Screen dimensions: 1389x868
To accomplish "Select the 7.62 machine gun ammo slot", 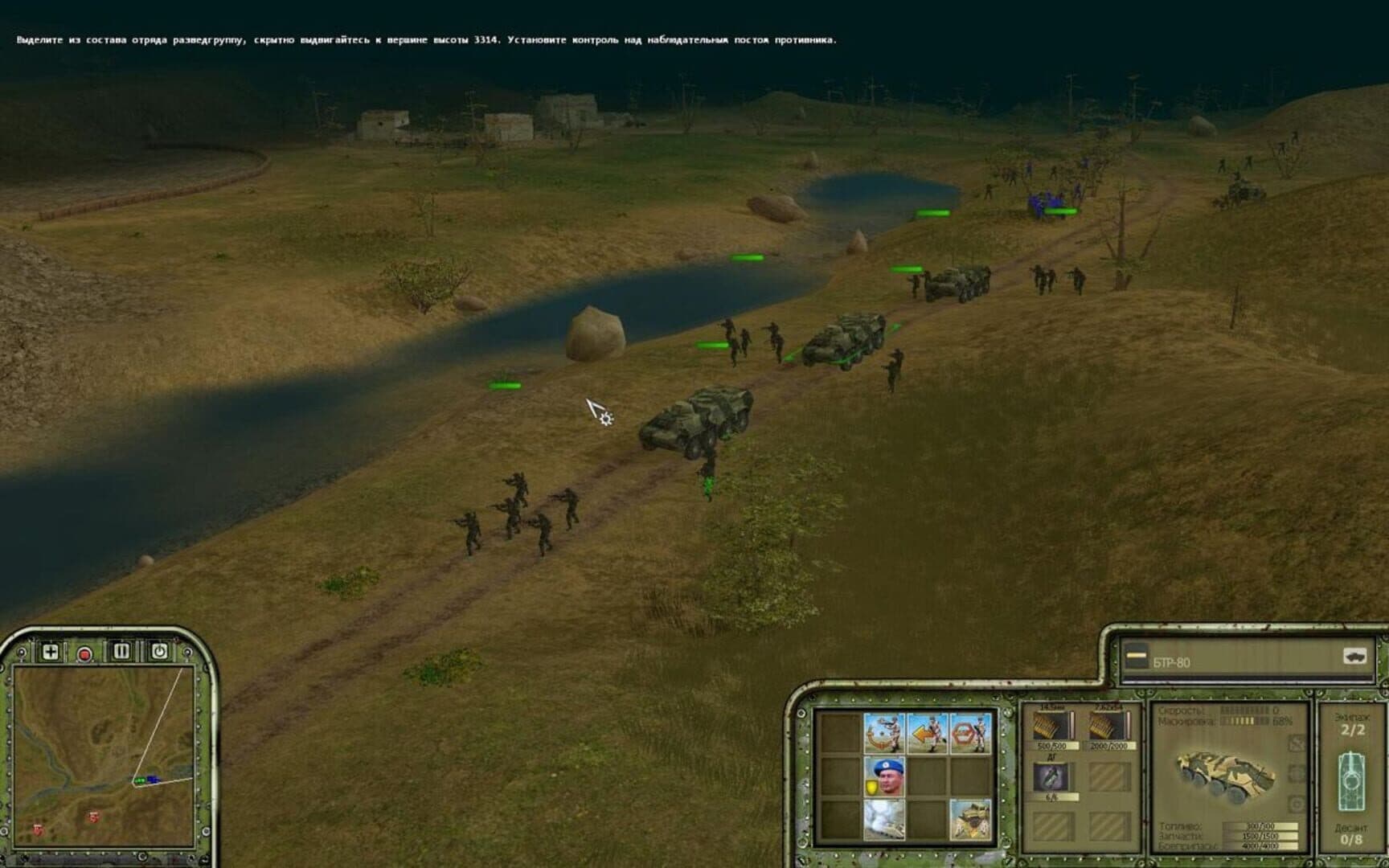I will pyautogui.click(x=1108, y=727).
